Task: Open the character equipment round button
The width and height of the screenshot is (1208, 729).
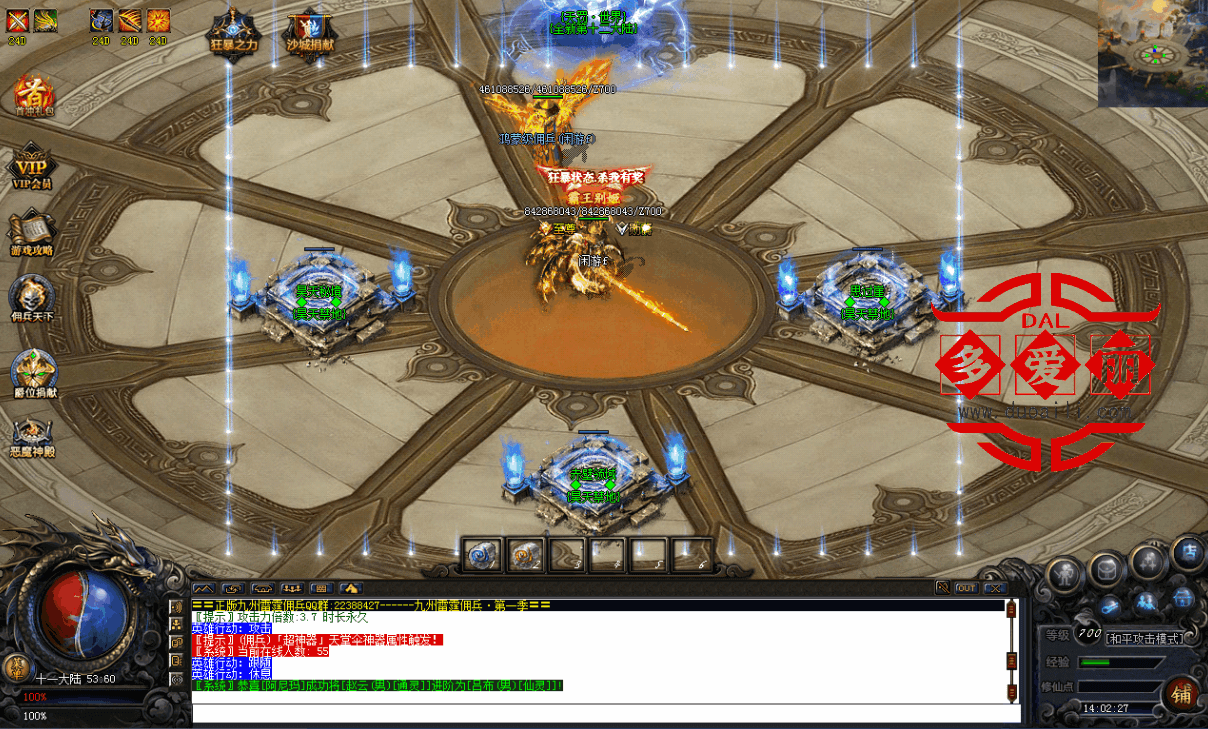Action: tap(1064, 574)
